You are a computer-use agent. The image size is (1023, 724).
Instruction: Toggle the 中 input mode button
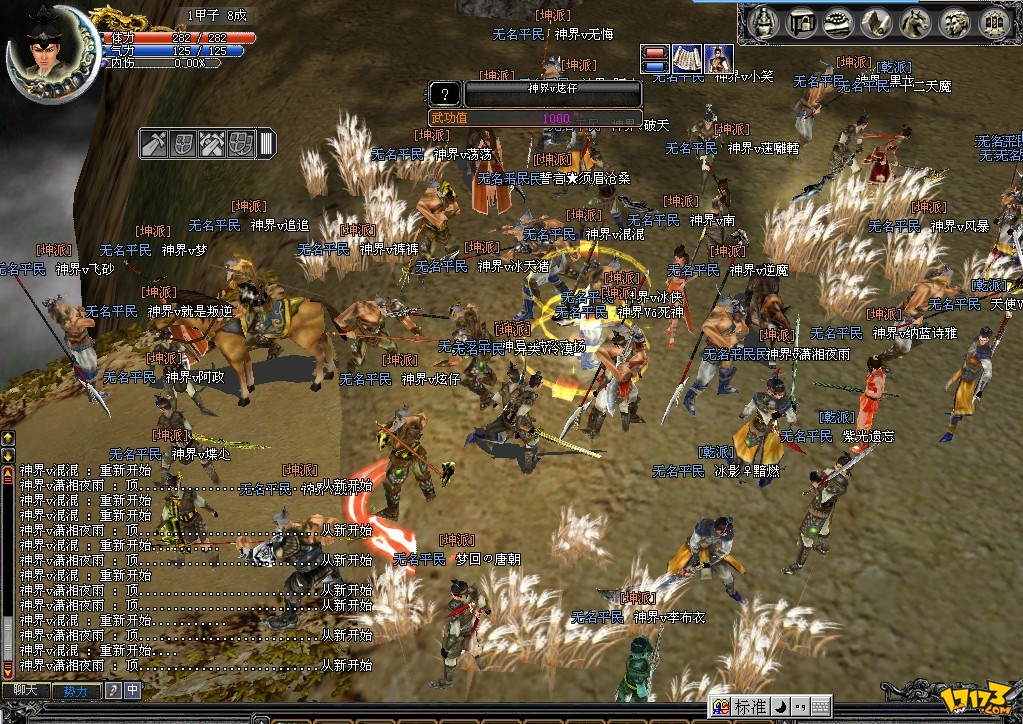133,690
